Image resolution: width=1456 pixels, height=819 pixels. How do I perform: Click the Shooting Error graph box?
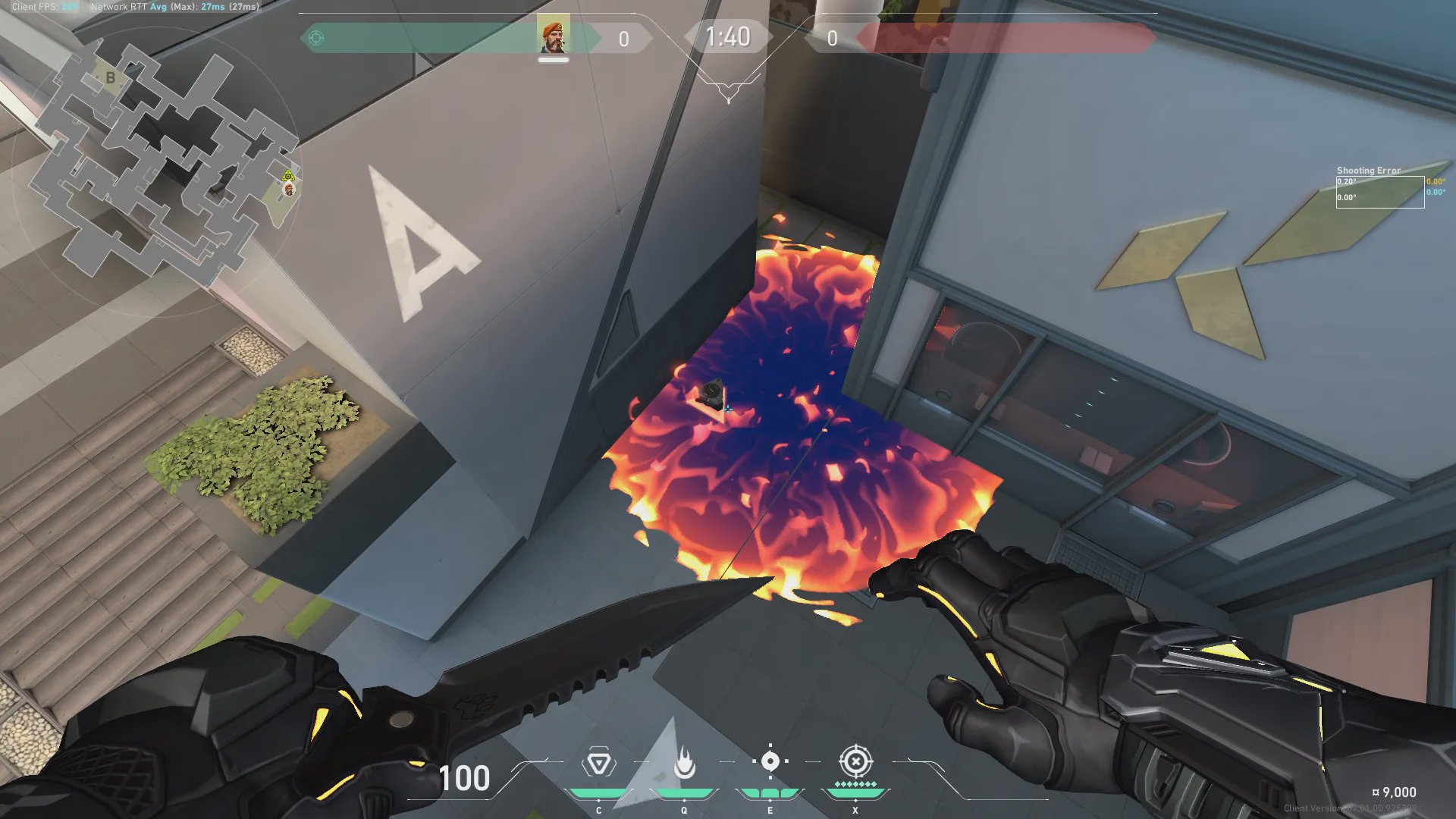pos(1379,192)
